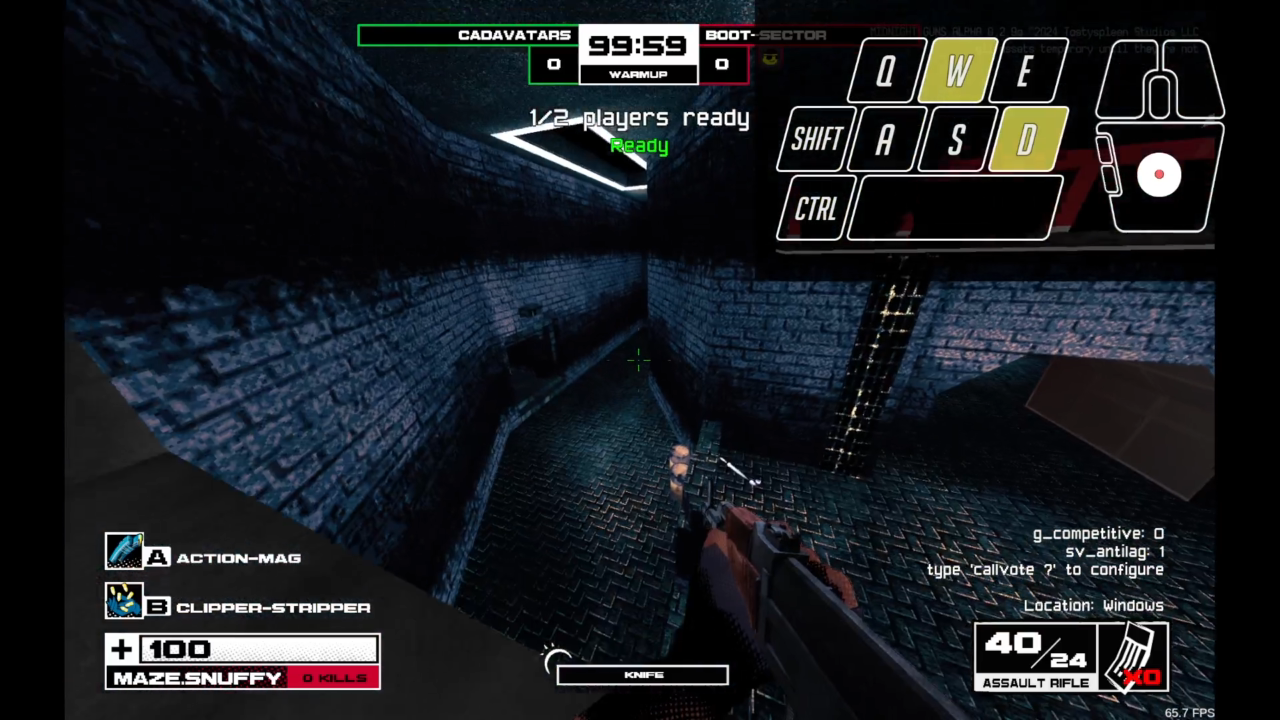Viewport: 1280px width, 720px height.
Task: Select the Action-Mag weapon icon
Action: [x=125, y=551]
